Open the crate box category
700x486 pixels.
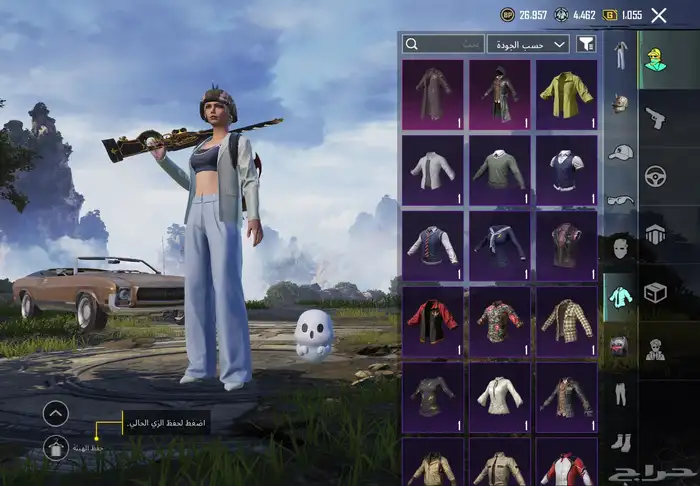pos(656,292)
